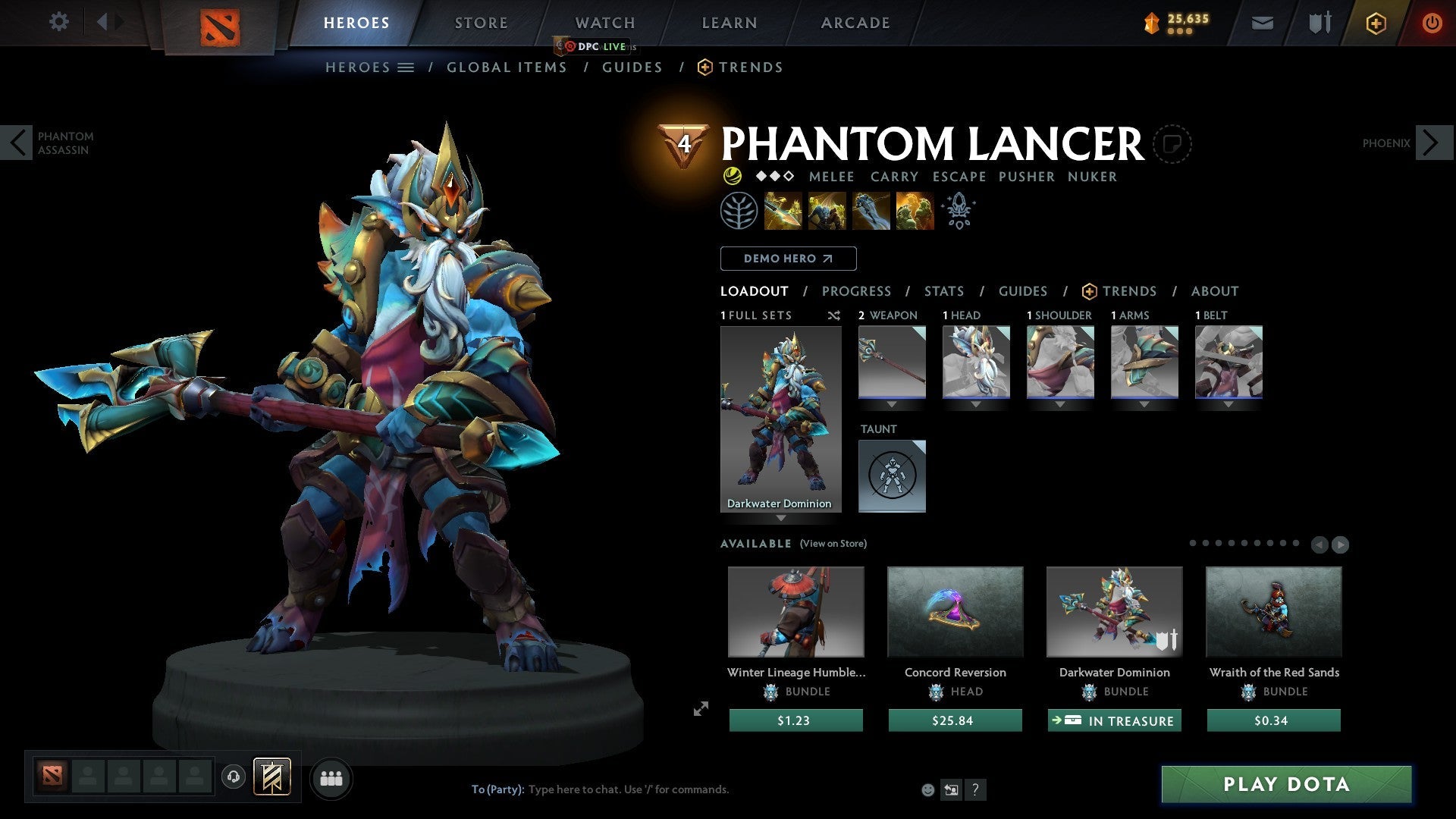1456x819 pixels.
Task: Open the ARCADE menu item
Action: [x=855, y=23]
